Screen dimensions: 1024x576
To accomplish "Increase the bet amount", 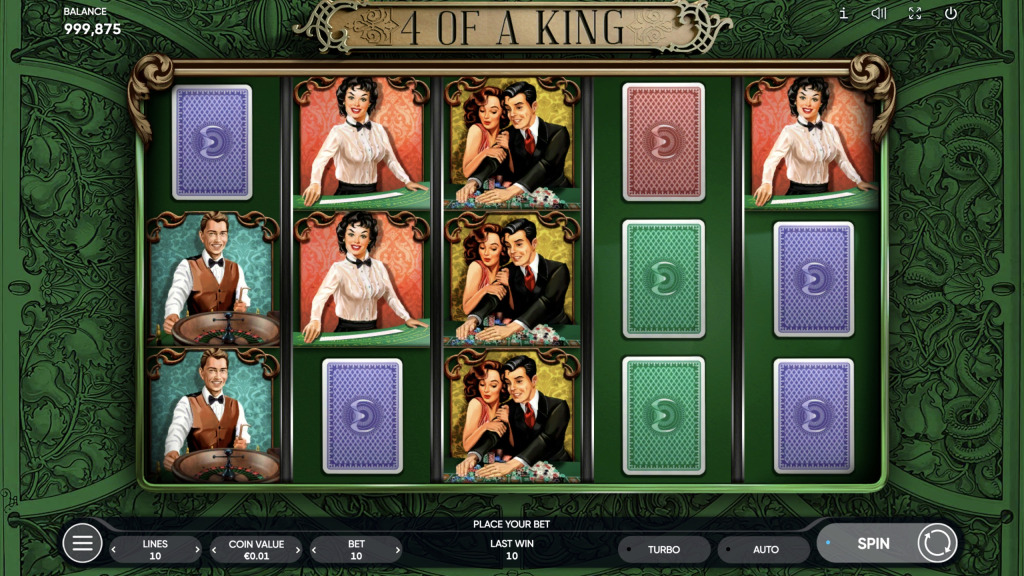I will pyautogui.click(x=398, y=550).
